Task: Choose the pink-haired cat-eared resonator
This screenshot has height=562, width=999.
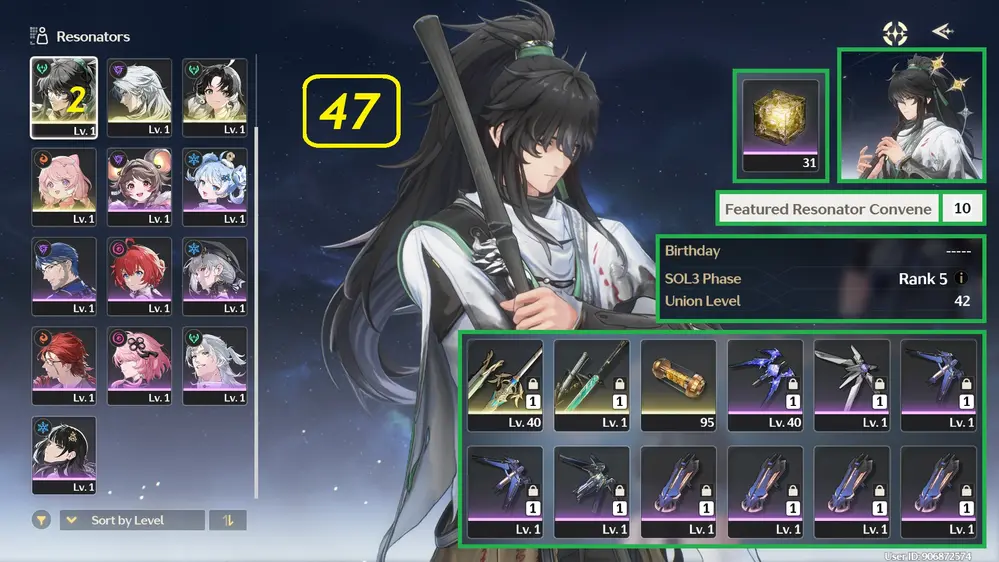Action: 64,186
